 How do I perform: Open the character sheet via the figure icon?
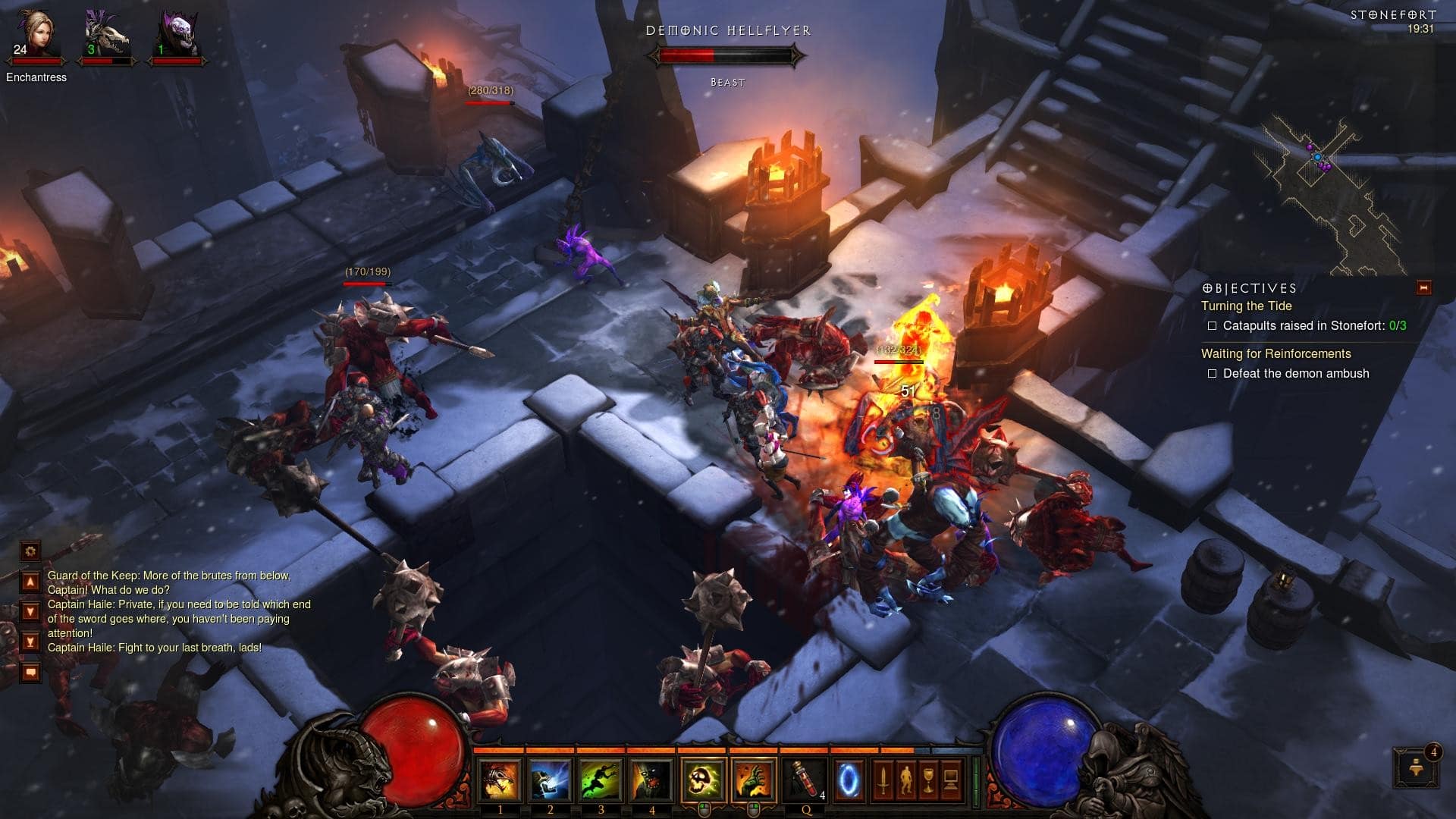click(x=905, y=782)
